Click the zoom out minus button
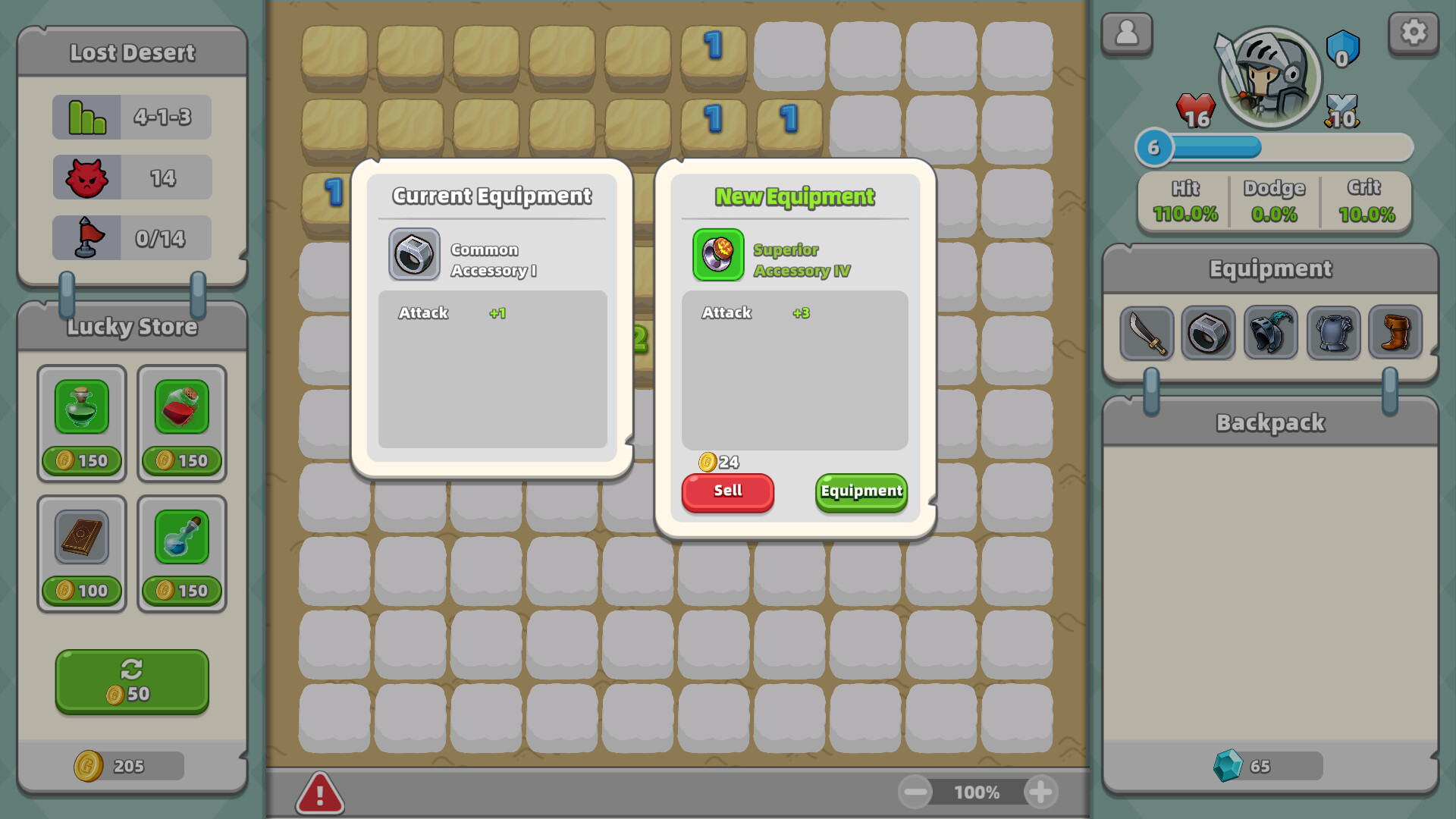This screenshot has width=1456, height=819. (916, 792)
